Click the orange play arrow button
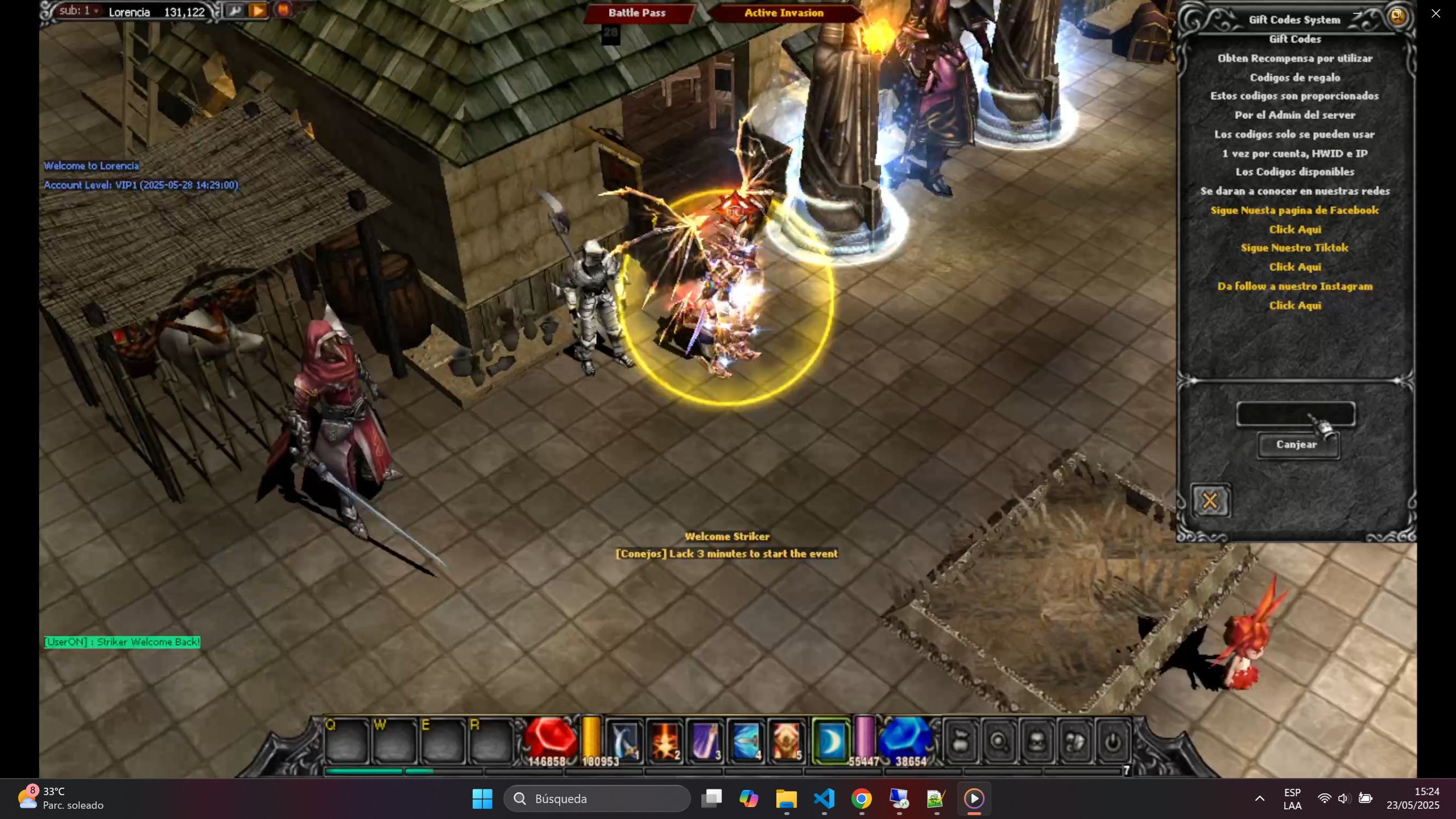 click(258, 10)
